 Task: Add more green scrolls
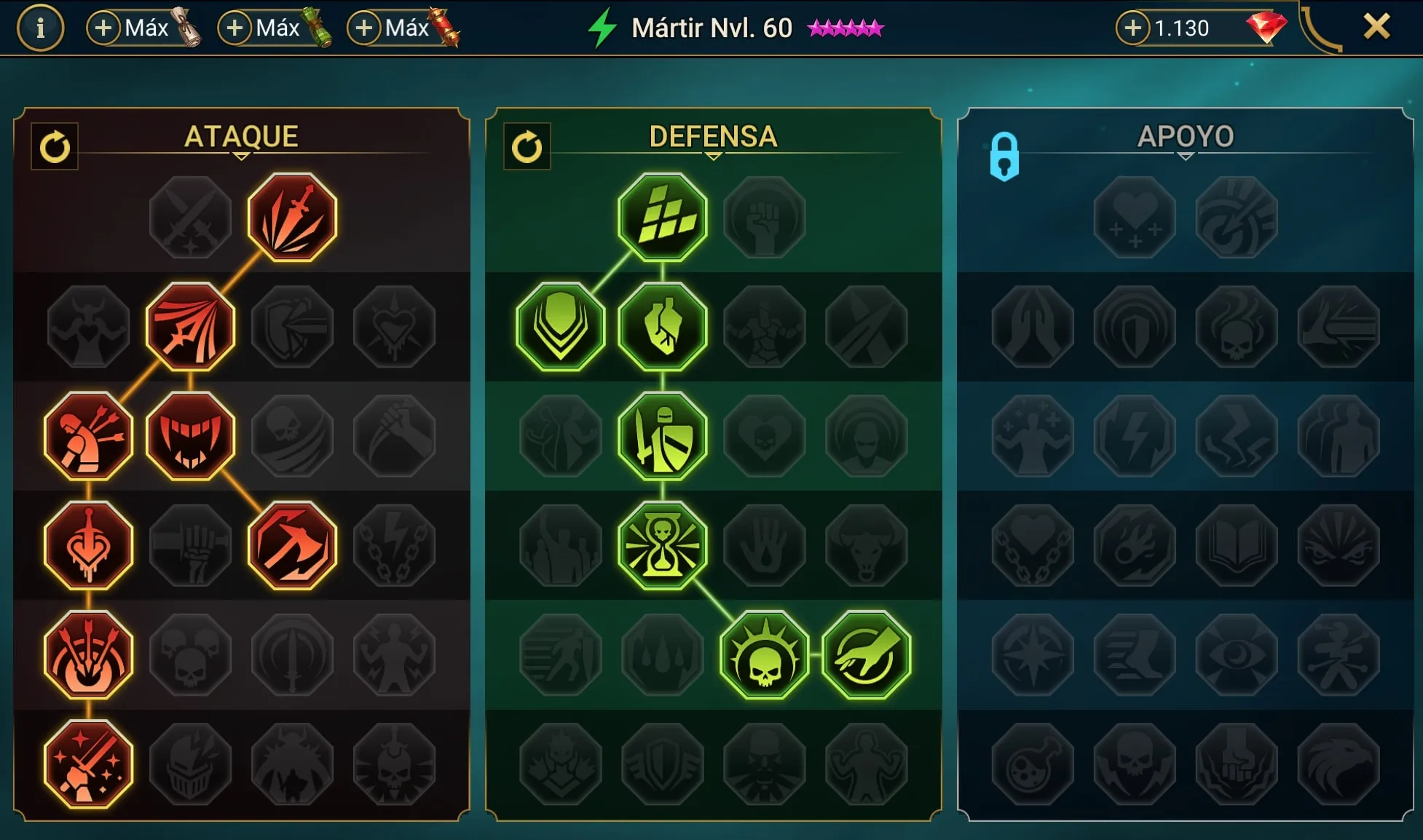click(x=234, y=28)
